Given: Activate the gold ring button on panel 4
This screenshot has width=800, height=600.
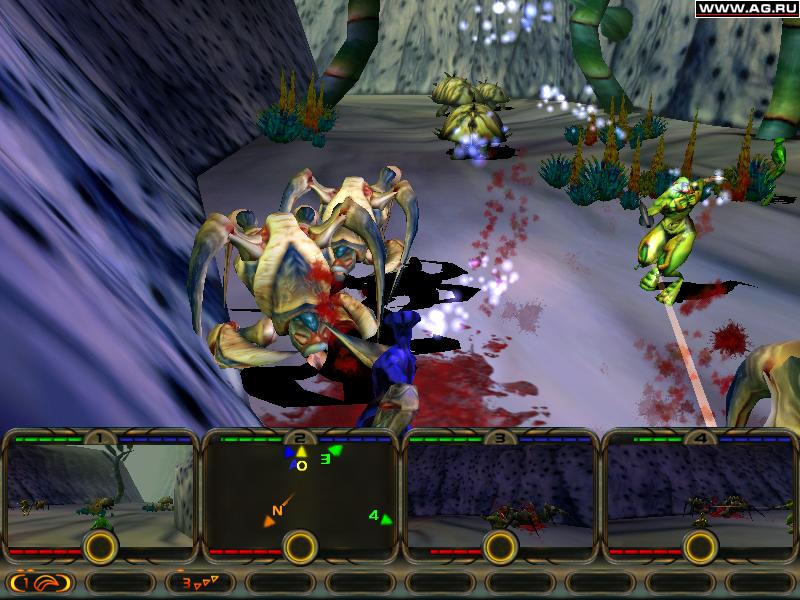Looking at the screenshot, I should coord(700,547).
